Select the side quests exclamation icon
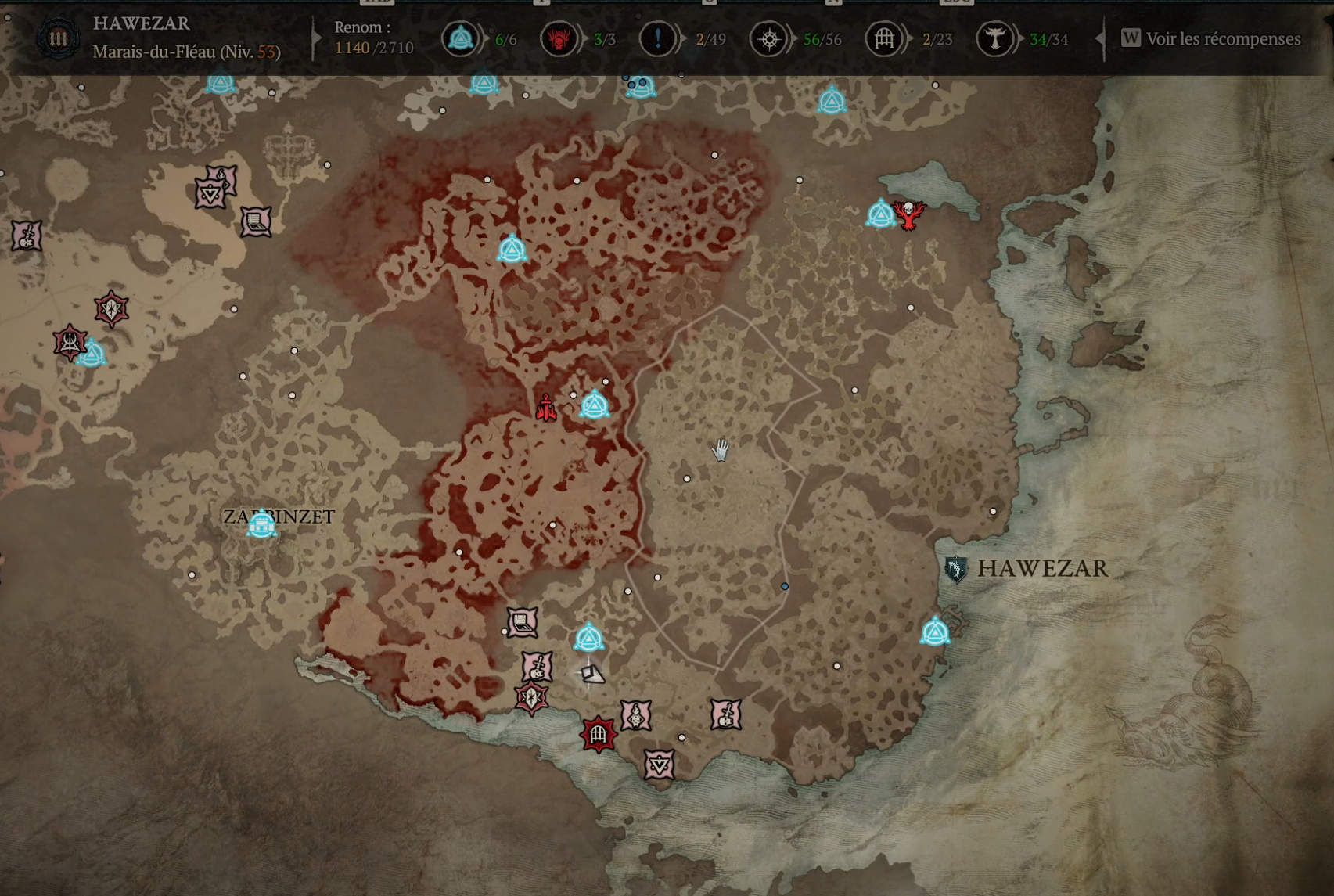 tap(658, 39)
